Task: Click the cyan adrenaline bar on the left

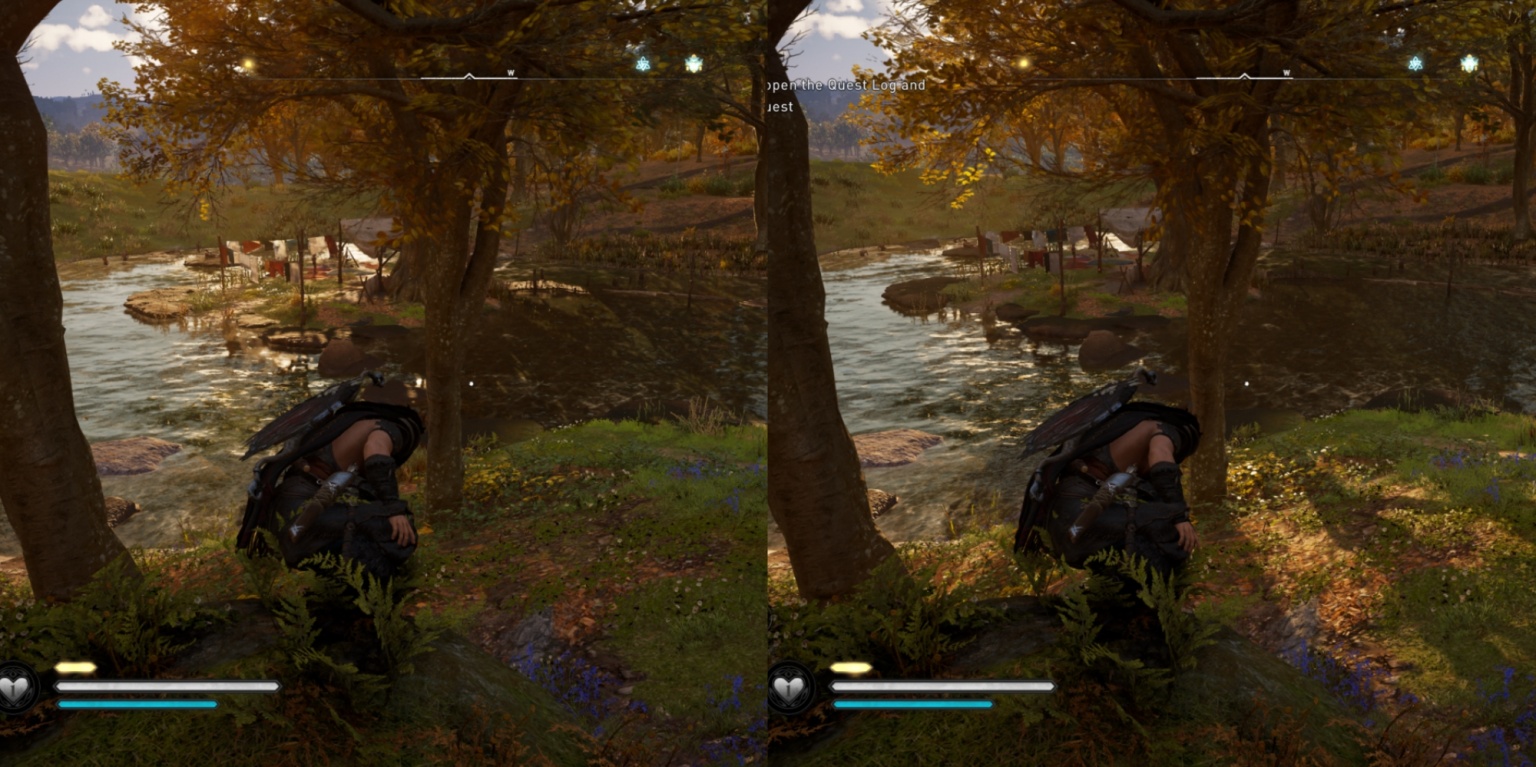Action: [x=140, y=704]
